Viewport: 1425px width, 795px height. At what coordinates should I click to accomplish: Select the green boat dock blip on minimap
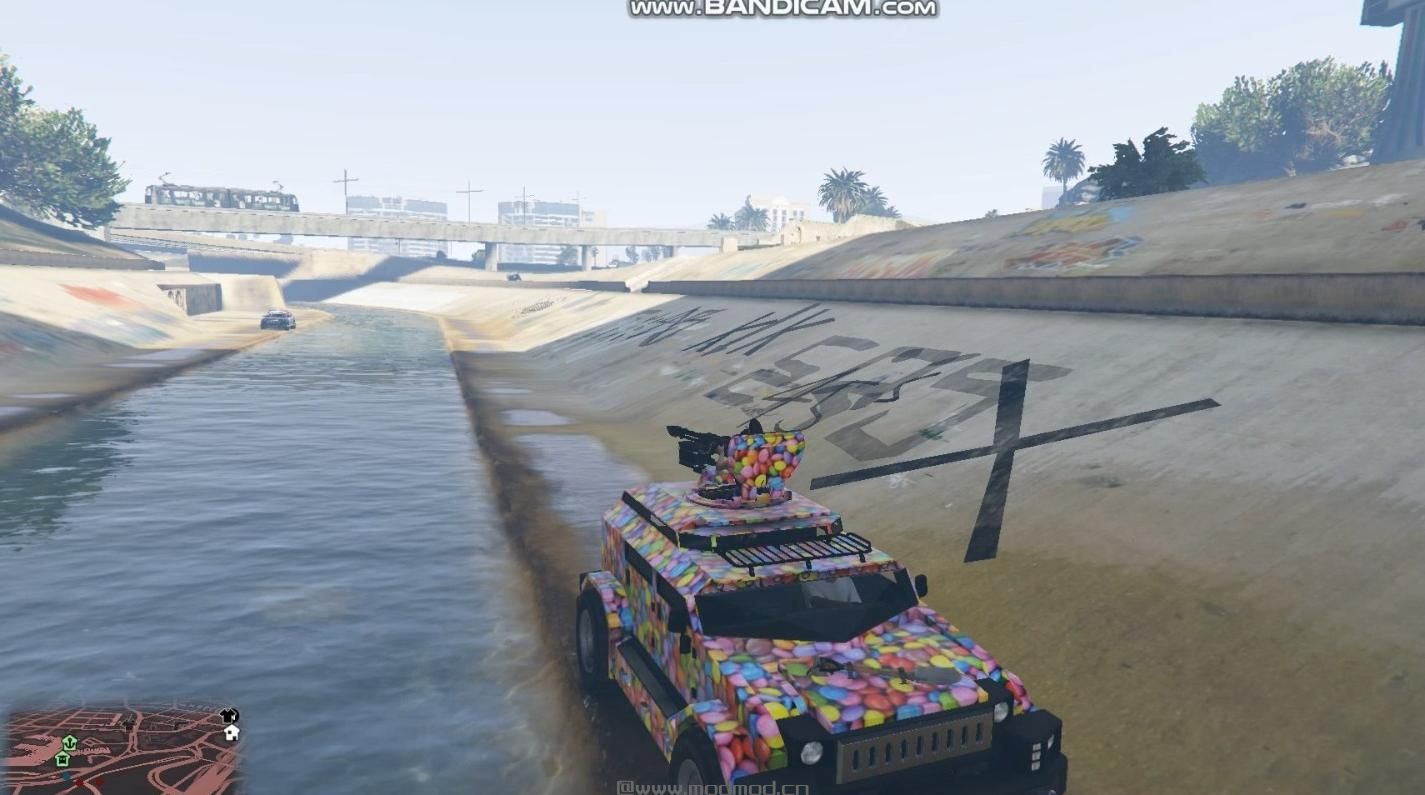pyautogui.click(x=70, y=744)
